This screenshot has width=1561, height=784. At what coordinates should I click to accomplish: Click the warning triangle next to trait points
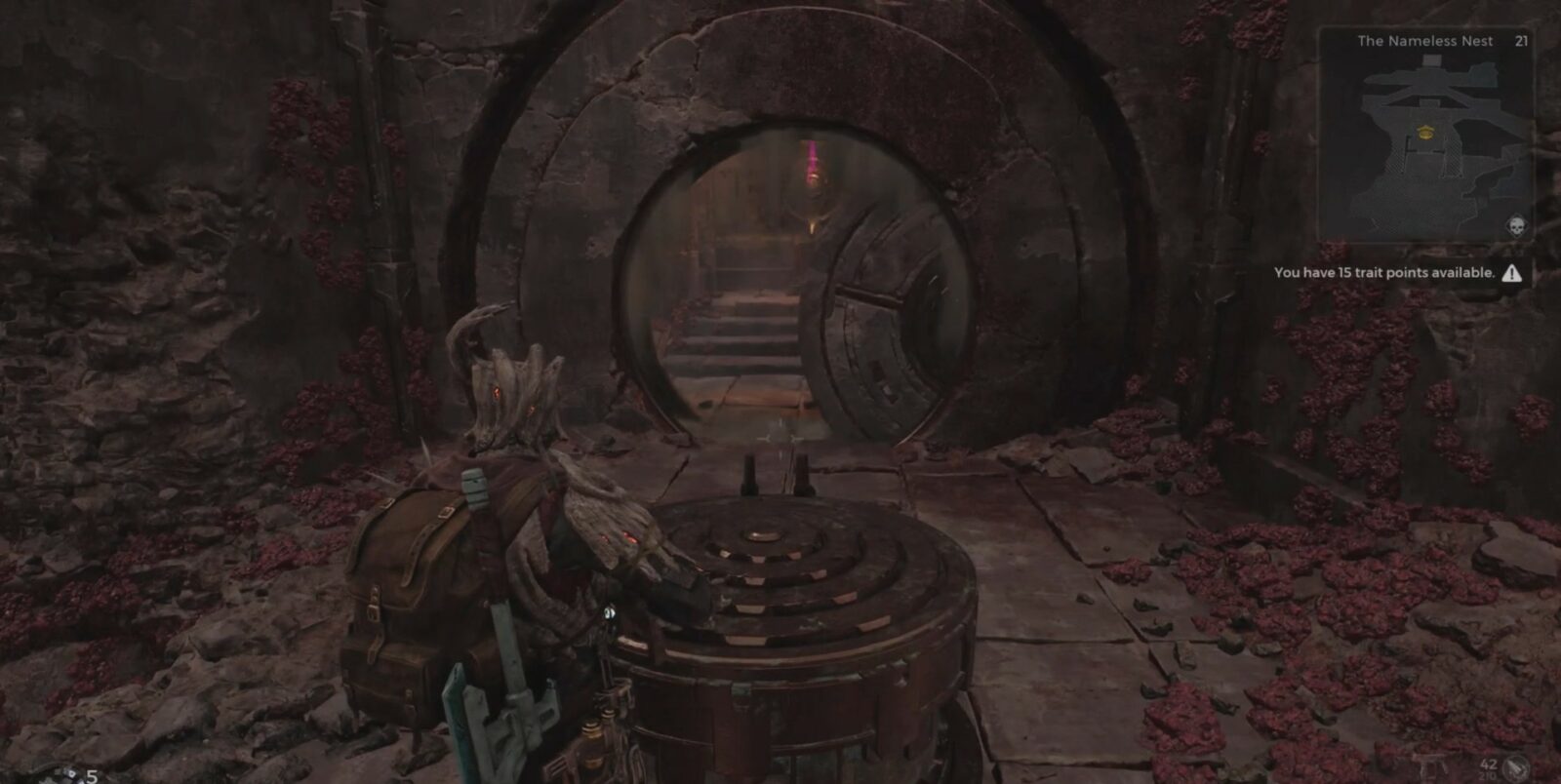point(1512,275)
